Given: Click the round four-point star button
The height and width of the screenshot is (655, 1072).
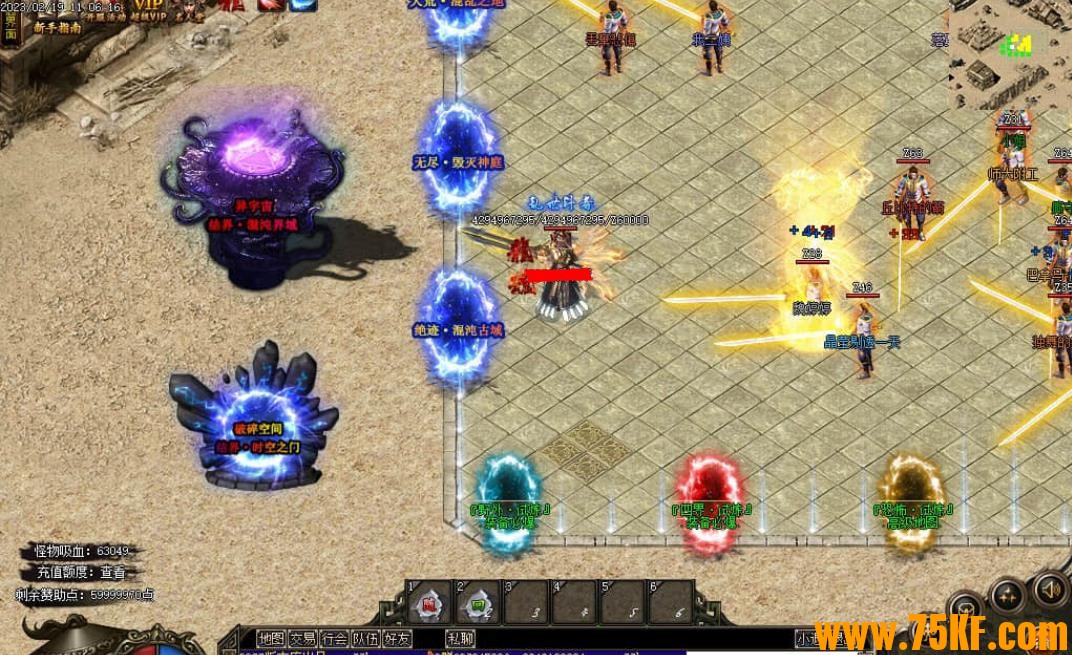Looking at the screenshot, I should tap(1007, 597).
